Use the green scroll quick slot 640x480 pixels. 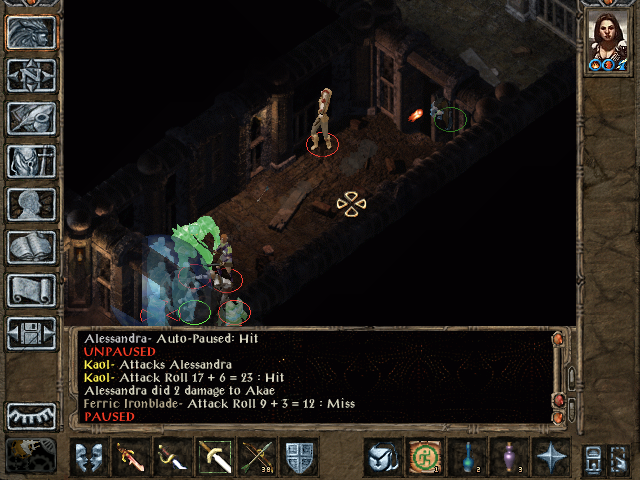(424, 456)
